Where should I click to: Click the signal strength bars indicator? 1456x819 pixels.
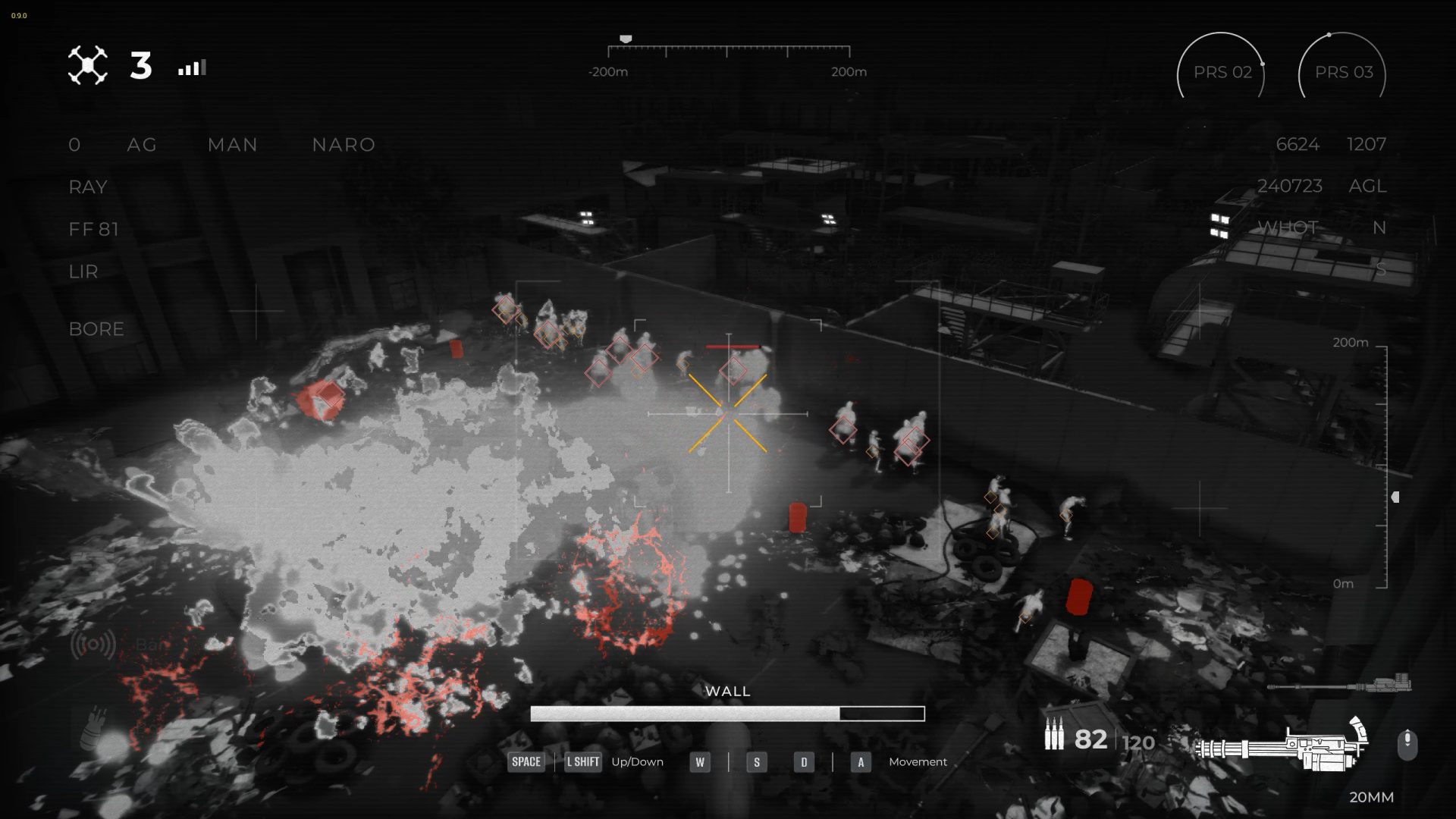tap(192, 67)
